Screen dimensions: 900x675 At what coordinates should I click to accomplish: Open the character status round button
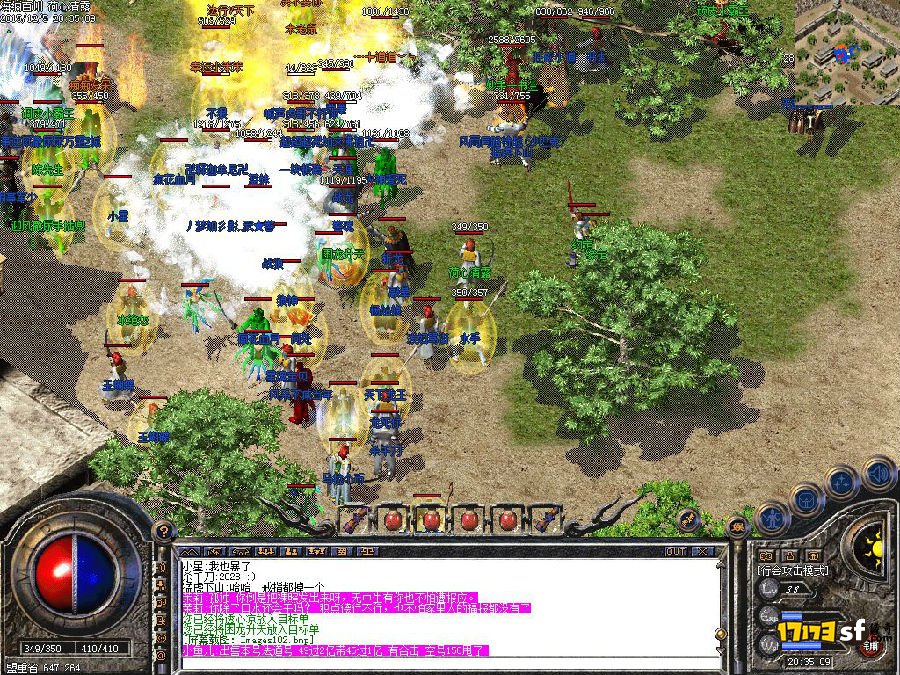click(771, 517)
